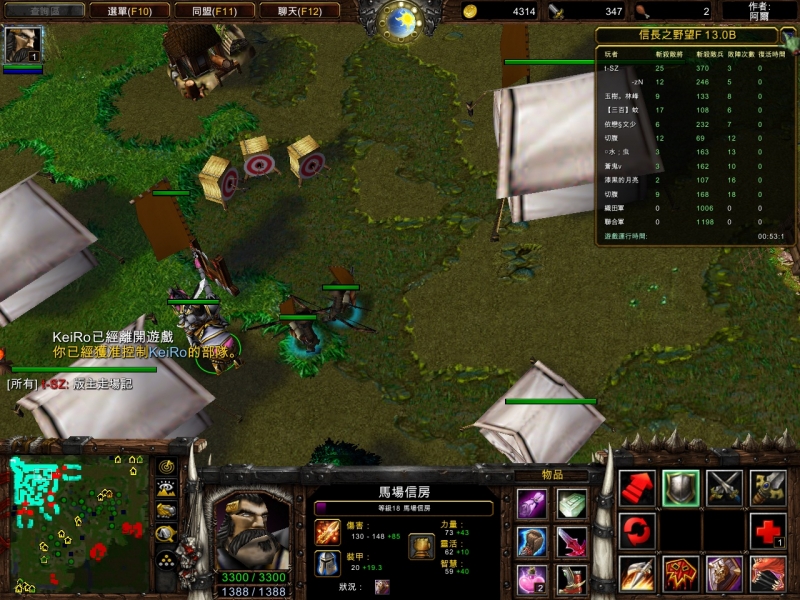The image size is (800, 600).
Task: Open the formation toggle button beside minimap
Action: coord(167,560)
